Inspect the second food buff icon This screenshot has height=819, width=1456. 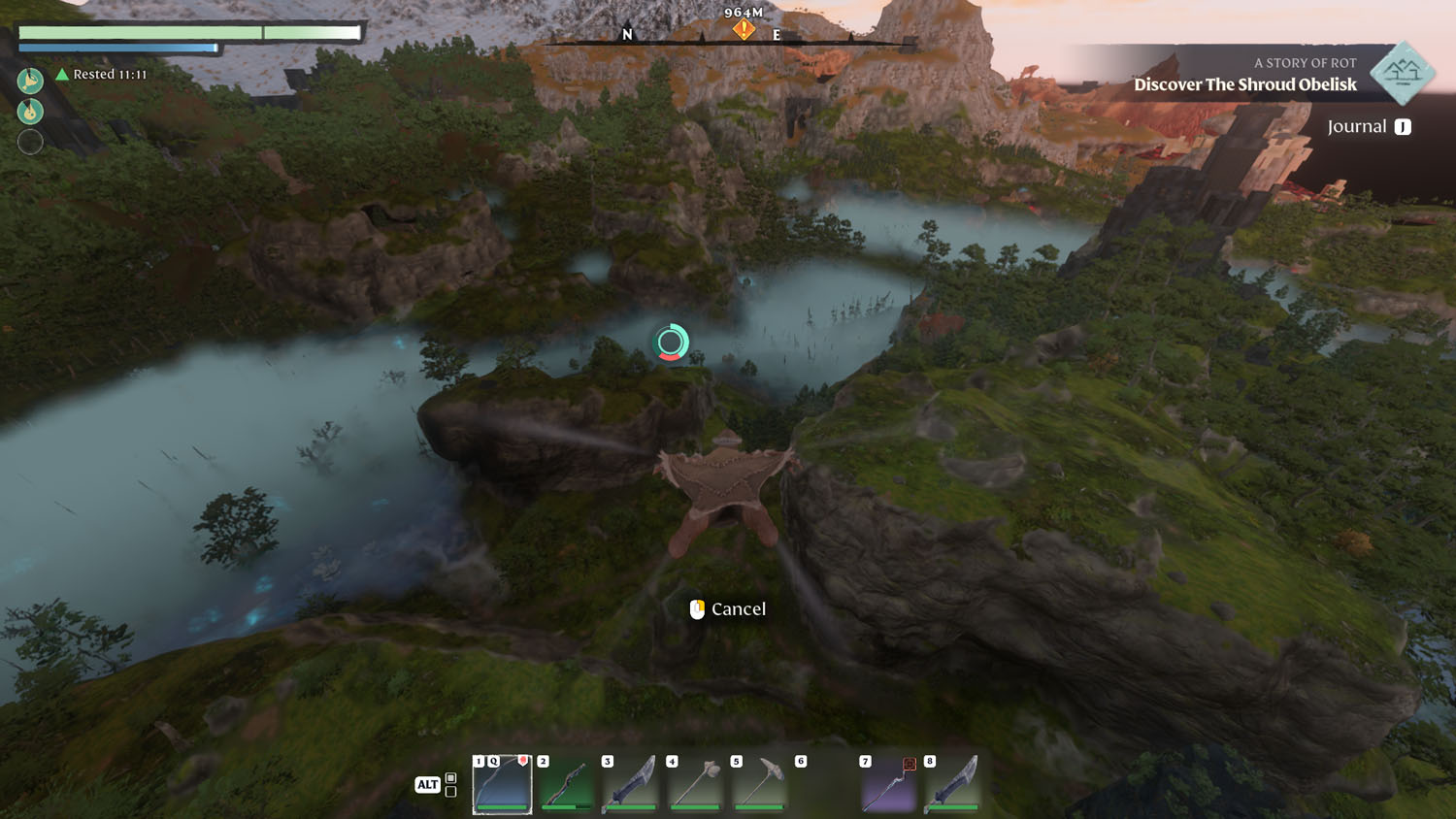click(30, 111)
